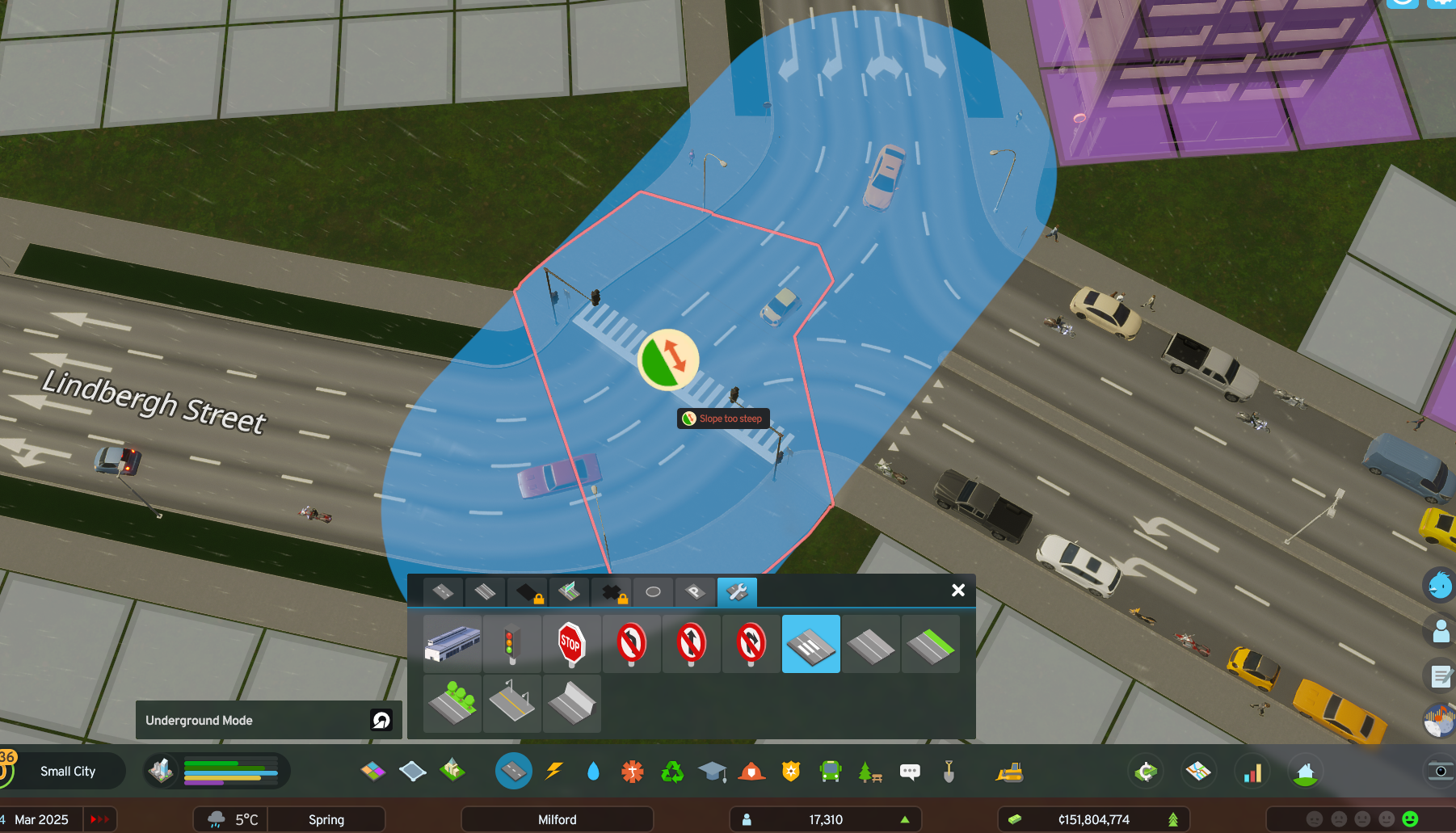Open the Water & Sewage menu

pyautogui.click(x=592, y=771)
